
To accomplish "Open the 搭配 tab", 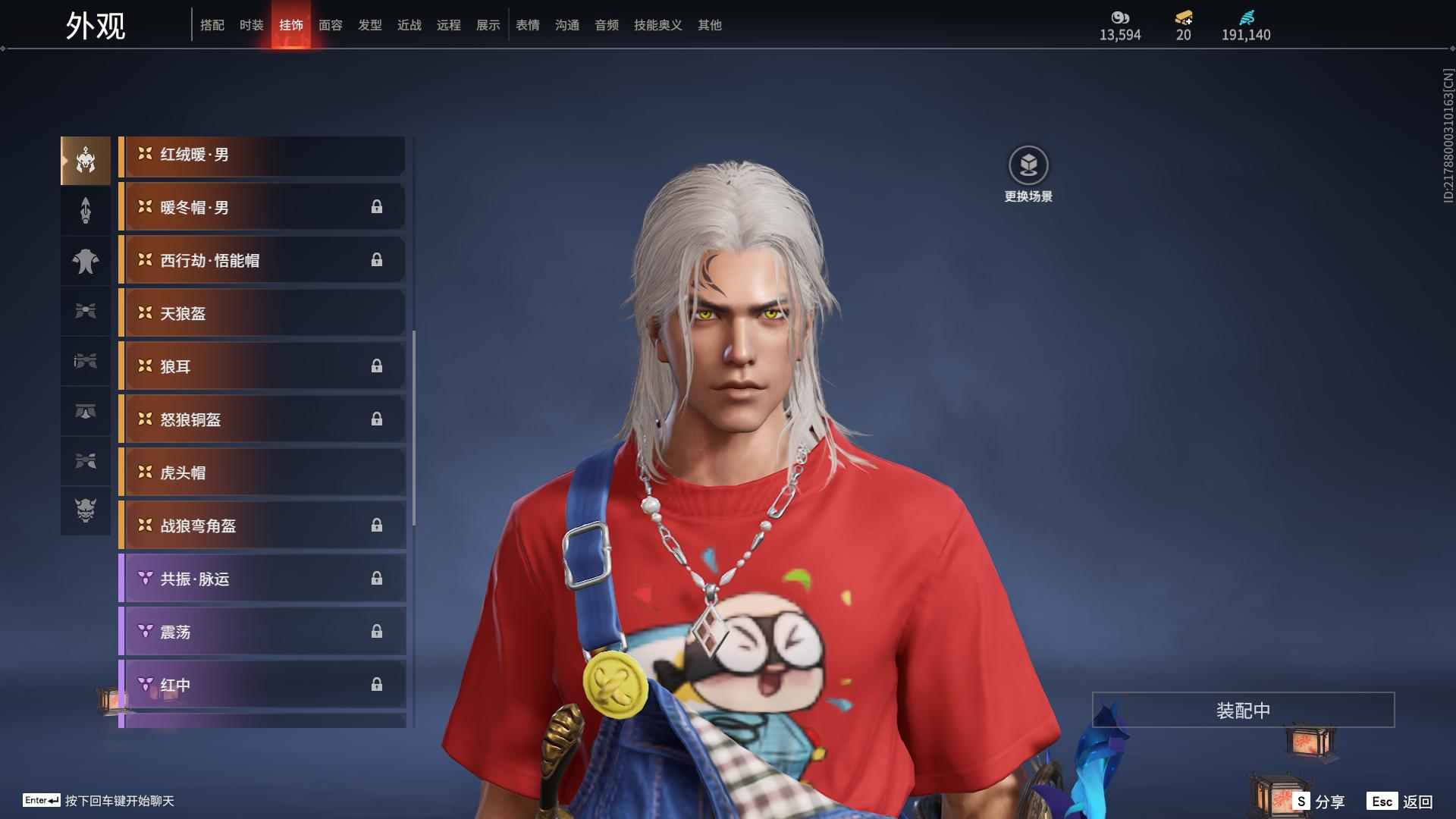I will 212,25.
